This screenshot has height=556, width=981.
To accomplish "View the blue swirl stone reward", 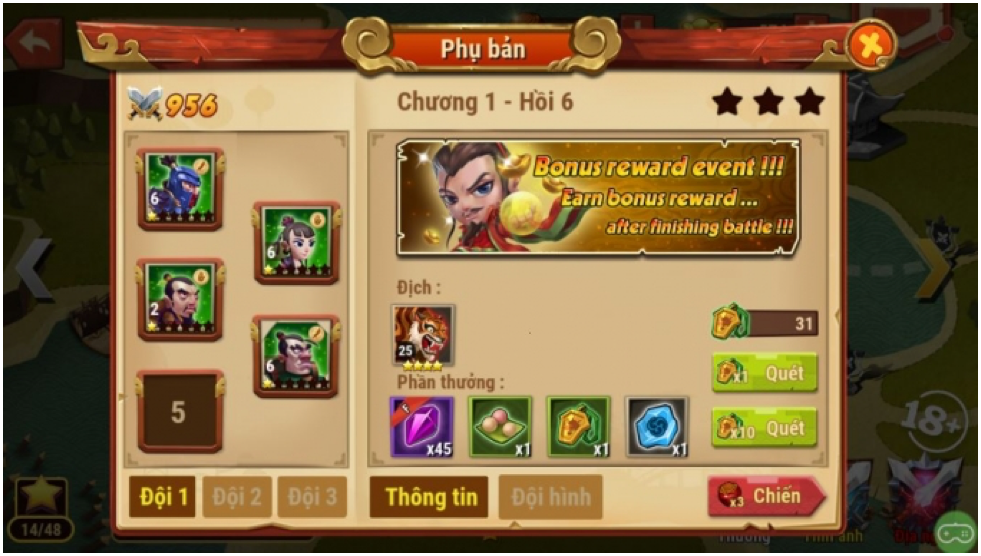I will click(657, 426).
